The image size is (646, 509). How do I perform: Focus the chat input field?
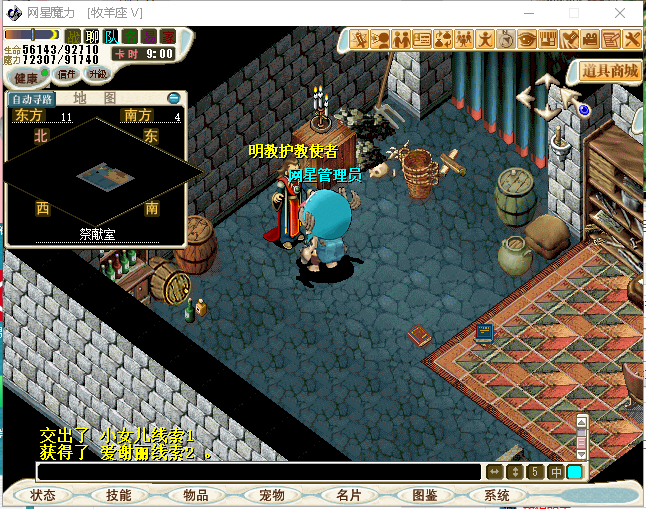pyautogui.click(x=258, y=472)
